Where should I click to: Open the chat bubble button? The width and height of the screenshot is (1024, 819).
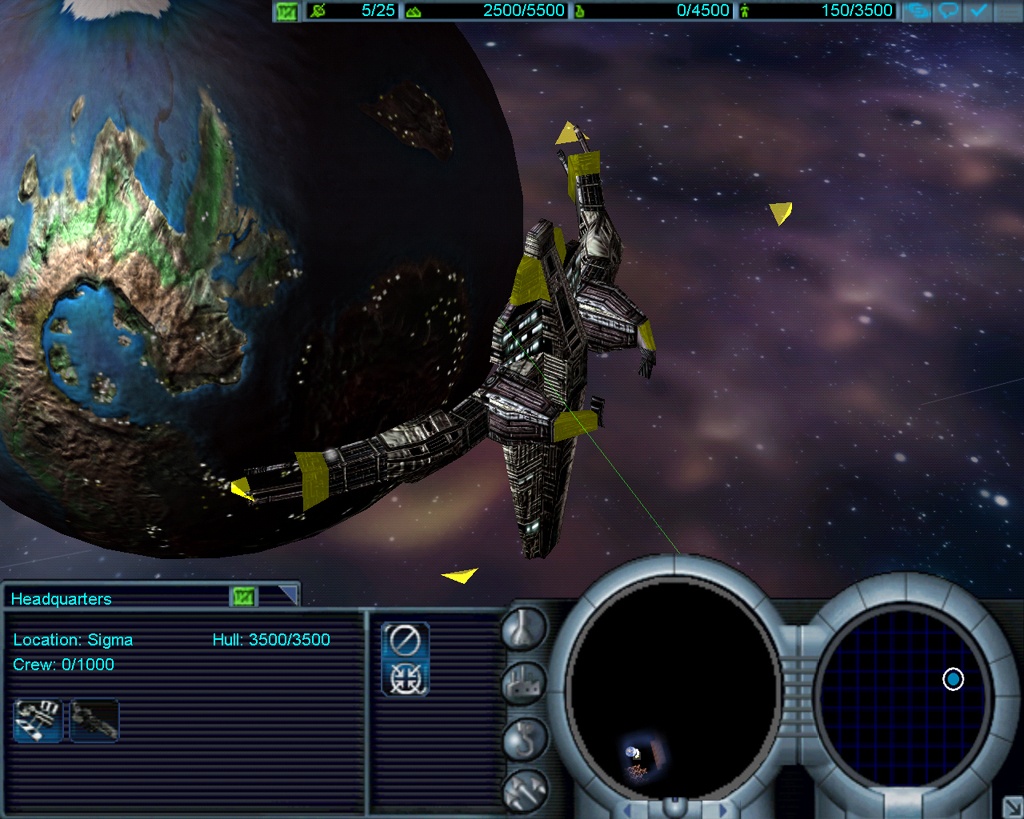949,12
